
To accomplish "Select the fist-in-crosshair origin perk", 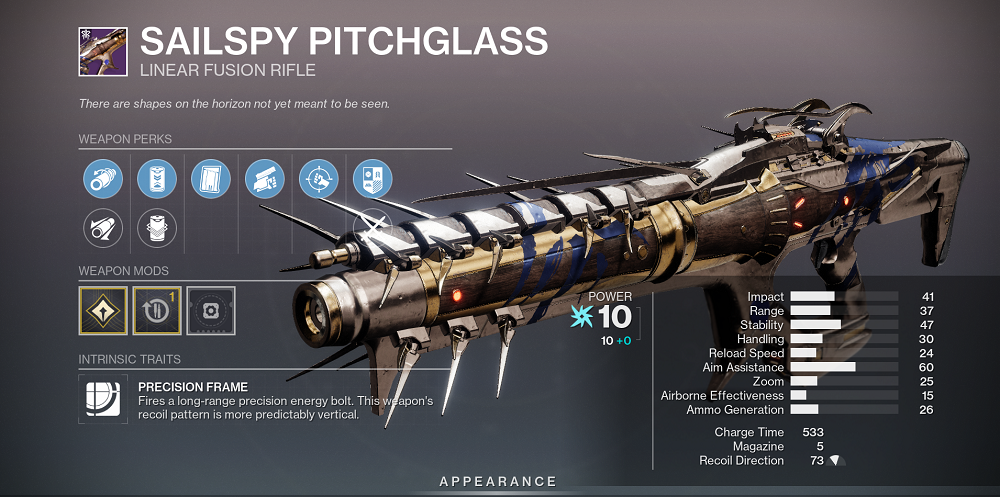I will [x=319, y=180].
